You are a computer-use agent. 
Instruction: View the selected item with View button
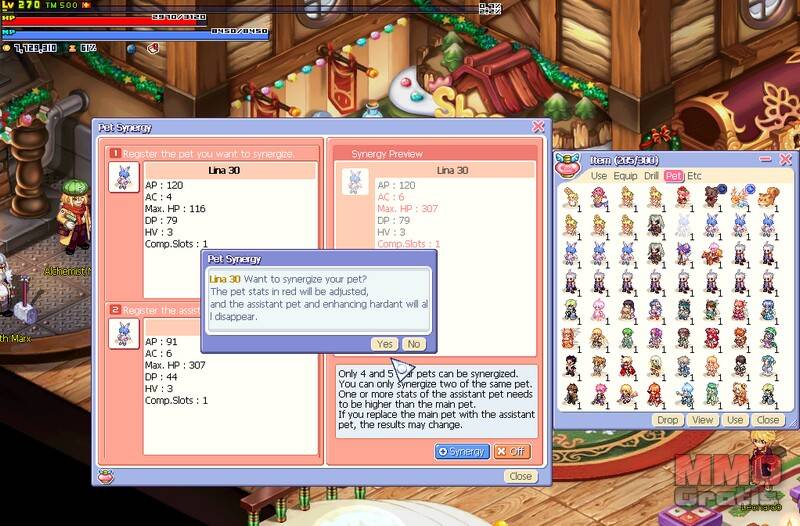[703, 420]
